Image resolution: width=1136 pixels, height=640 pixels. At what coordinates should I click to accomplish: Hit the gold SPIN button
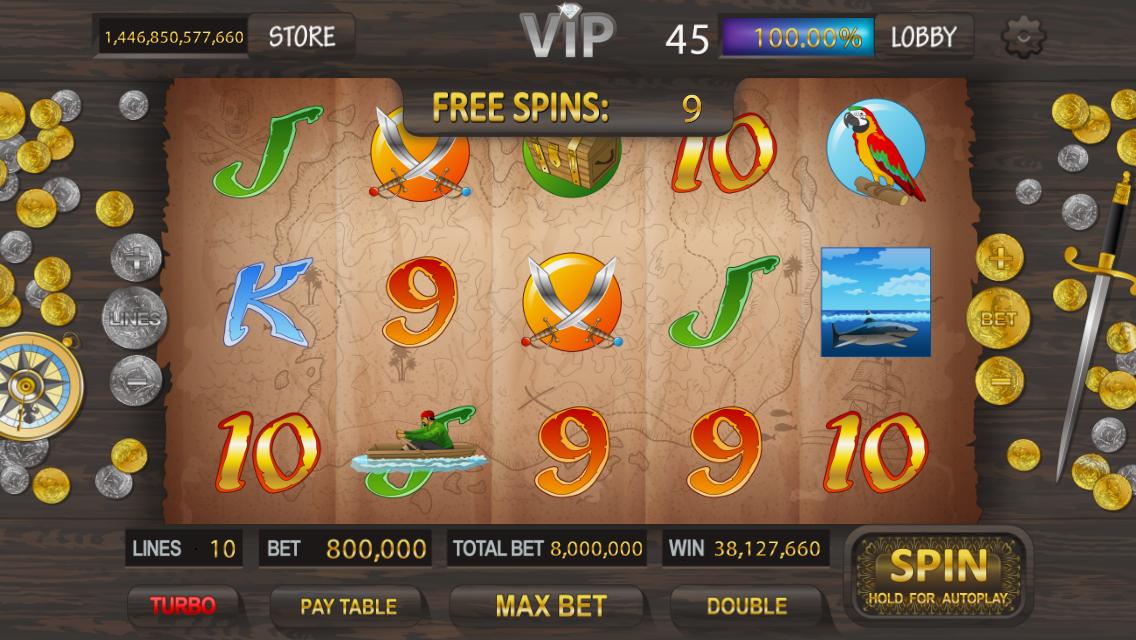[937, 574]
